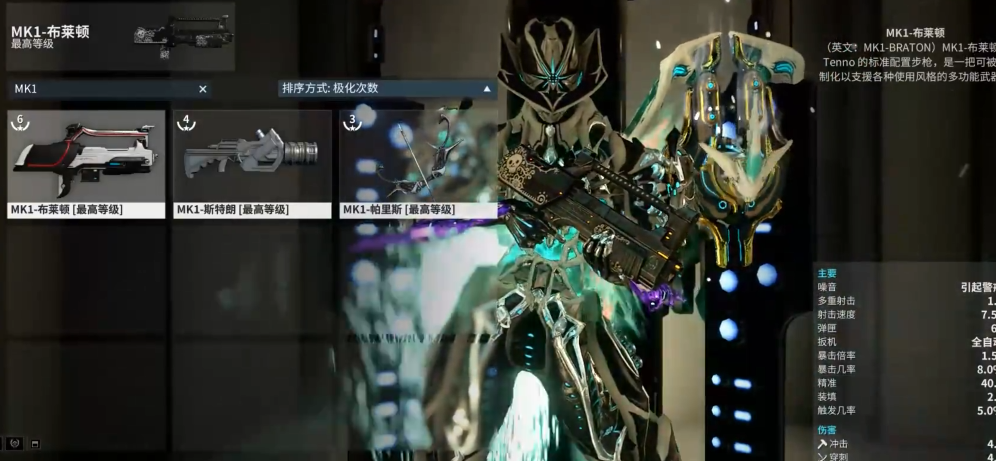This screenshot has height=461, width=996.
Task: Click the laurel wreath icon at bottom left
Action: 15,443
